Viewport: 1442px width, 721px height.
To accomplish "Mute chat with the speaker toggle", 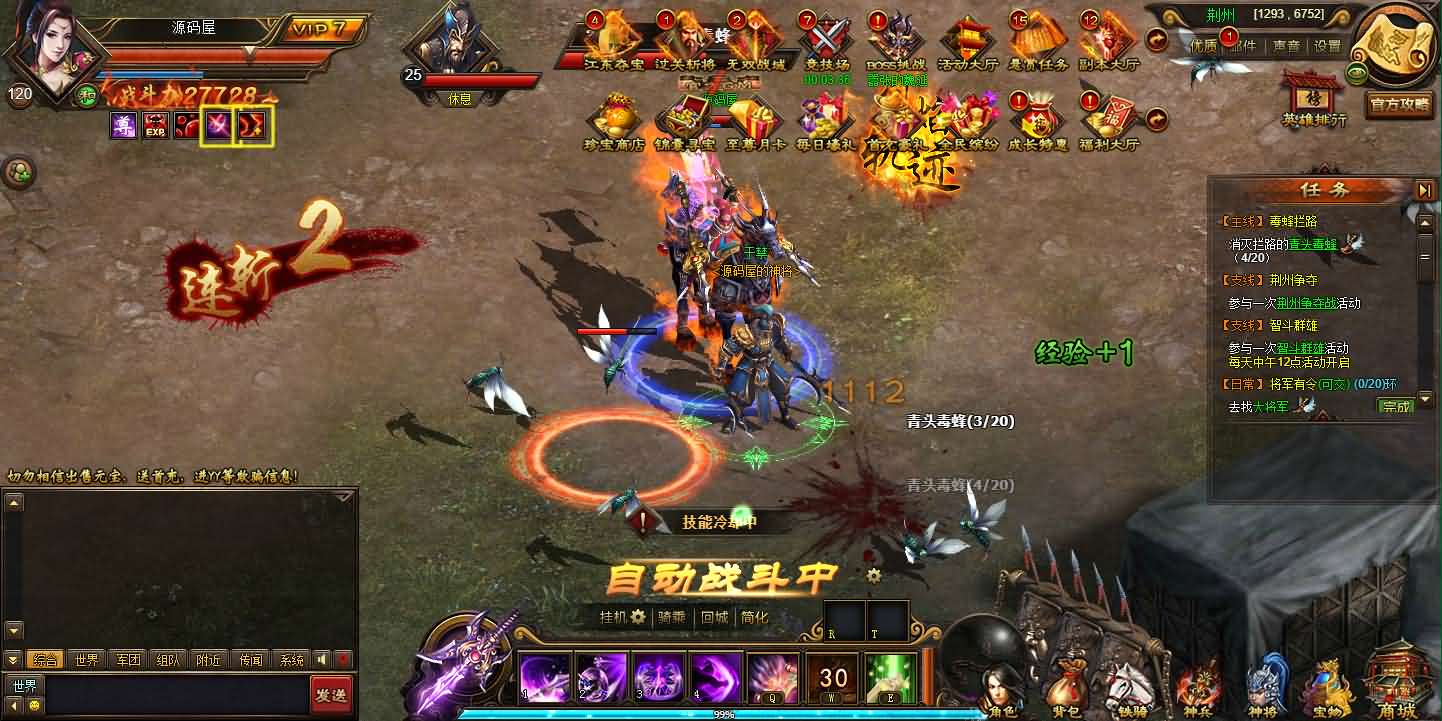I will (322, 659).
